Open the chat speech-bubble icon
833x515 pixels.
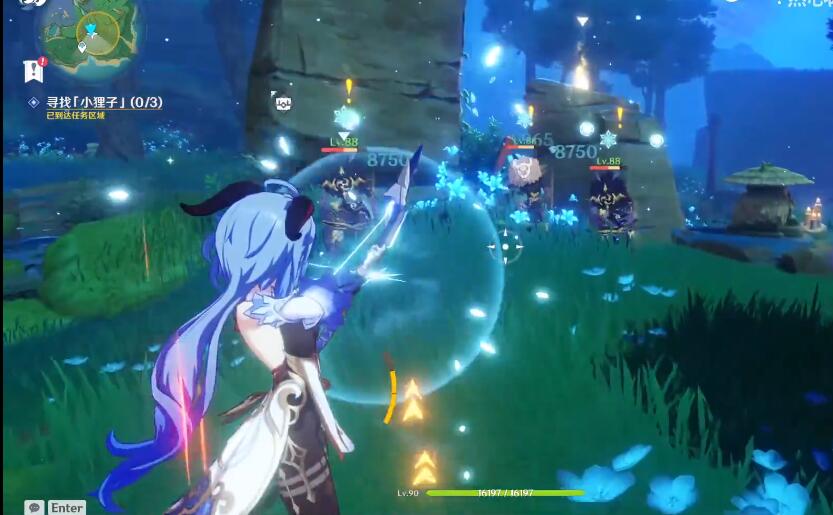(35, 507)
